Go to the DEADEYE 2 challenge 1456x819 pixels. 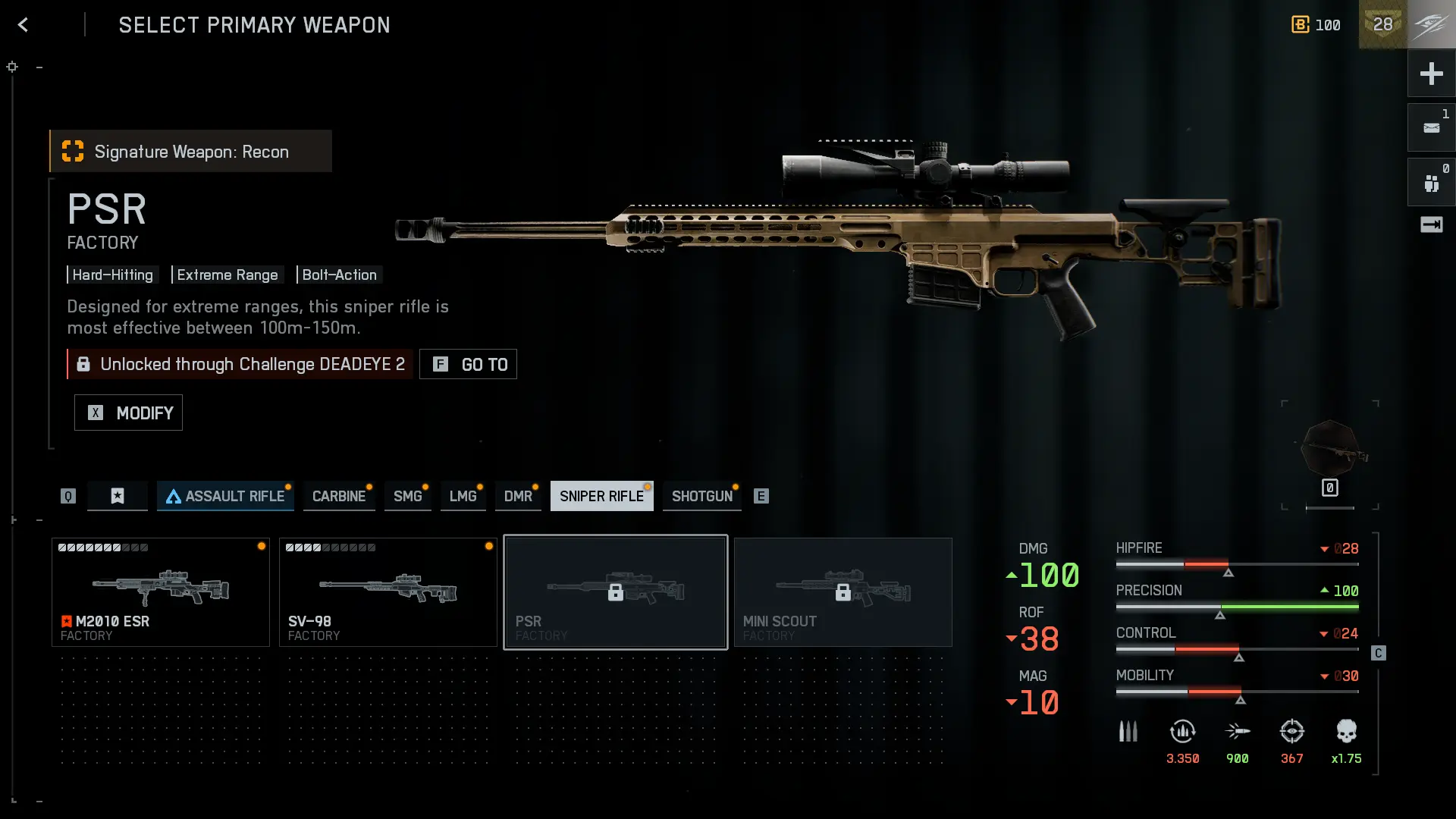tap(468, 364)
